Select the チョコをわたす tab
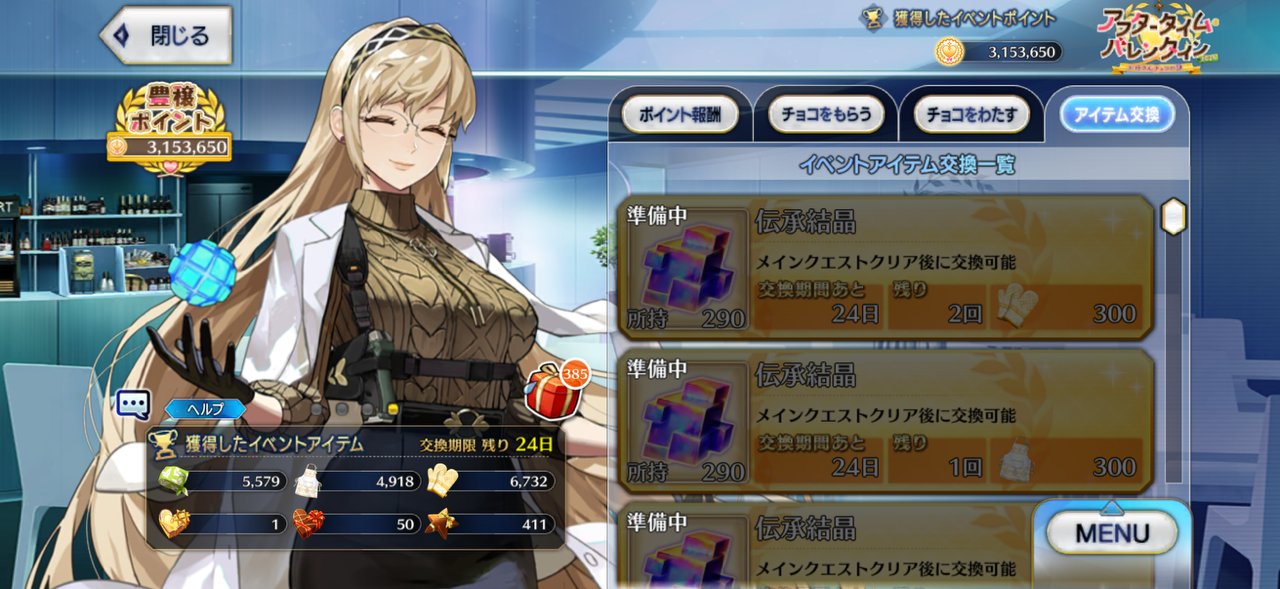 coord(971,115)
